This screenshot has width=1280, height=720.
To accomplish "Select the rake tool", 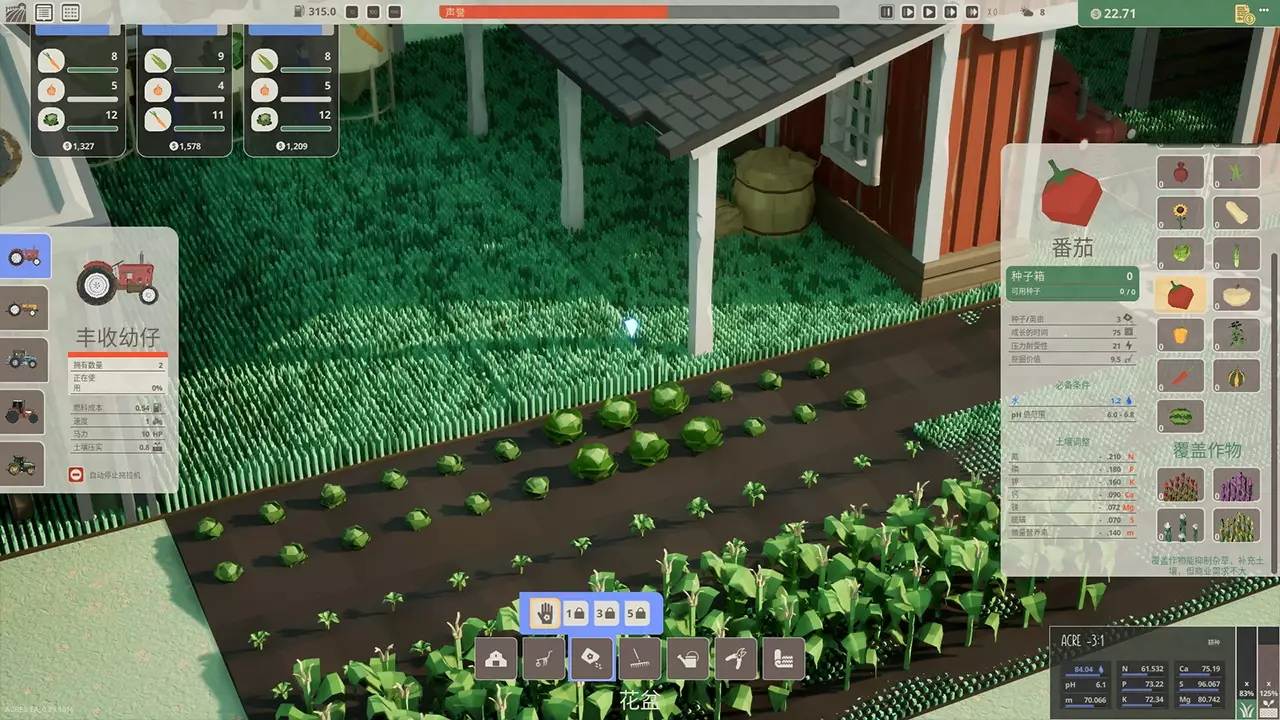I will click(x=641, y=658).
